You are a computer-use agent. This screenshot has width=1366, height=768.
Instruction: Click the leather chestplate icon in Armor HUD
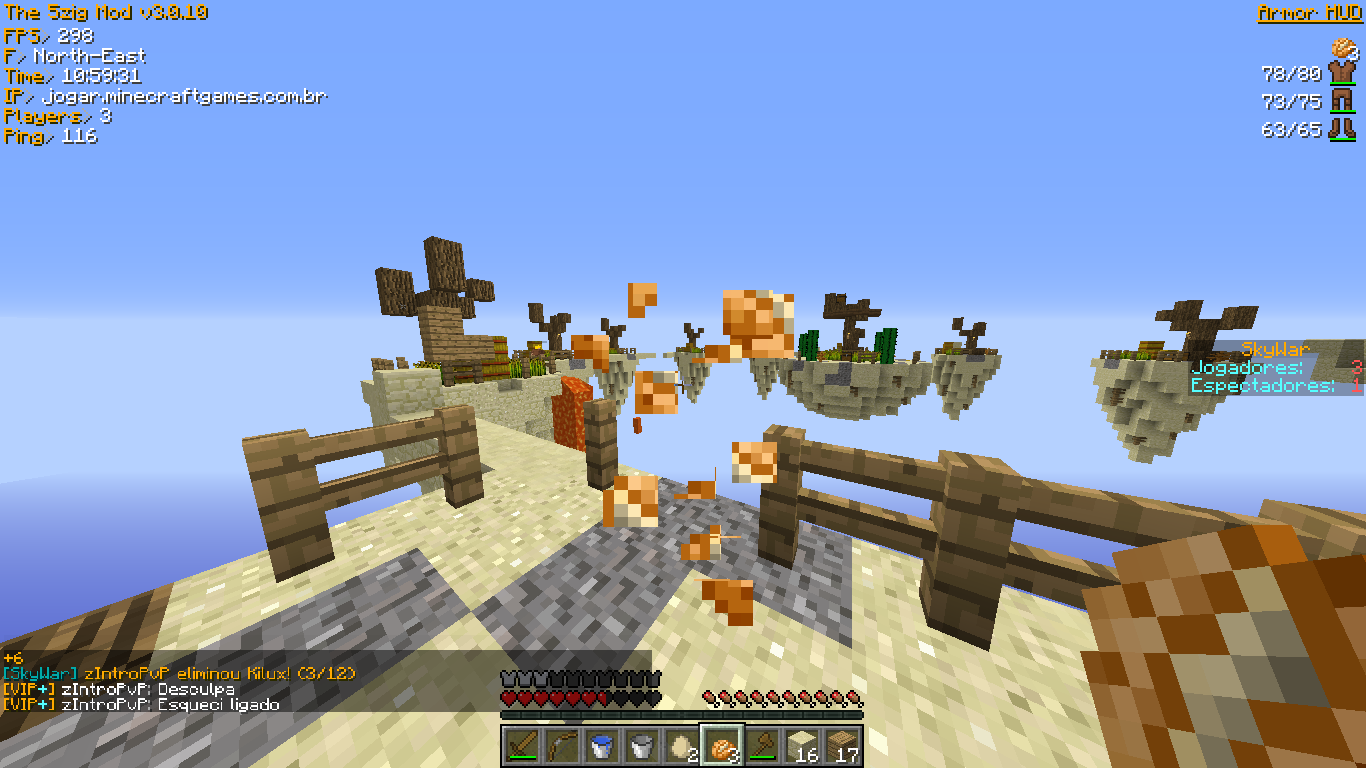[1341, 73]
